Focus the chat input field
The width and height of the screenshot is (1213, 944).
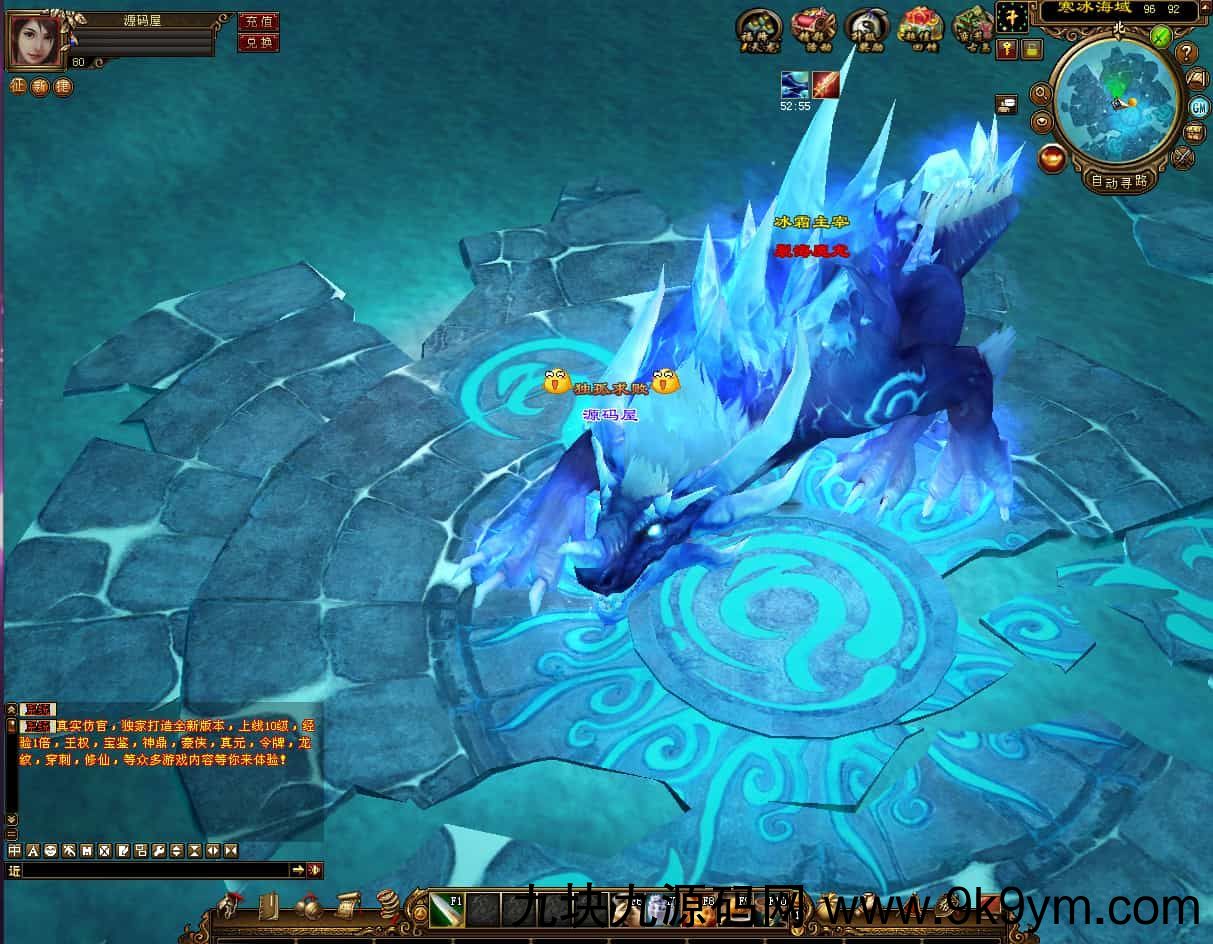(155, 870)
